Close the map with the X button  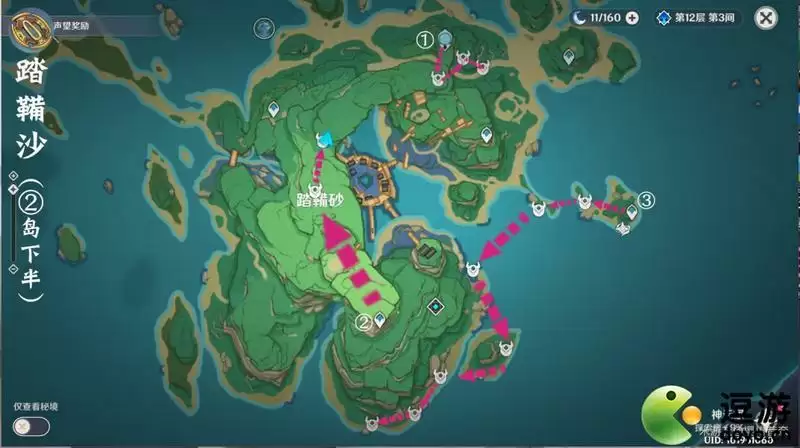765,17
